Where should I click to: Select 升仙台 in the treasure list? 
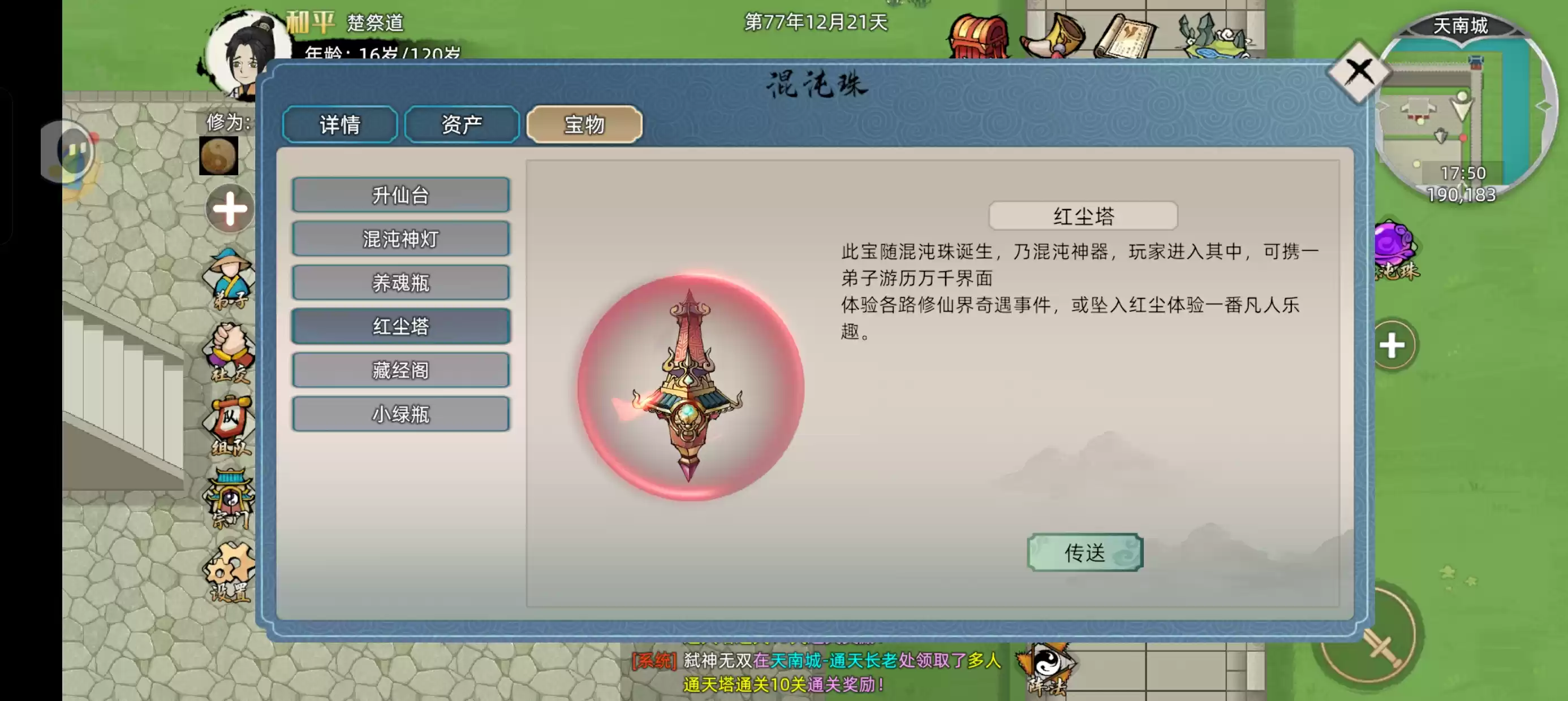401,196
